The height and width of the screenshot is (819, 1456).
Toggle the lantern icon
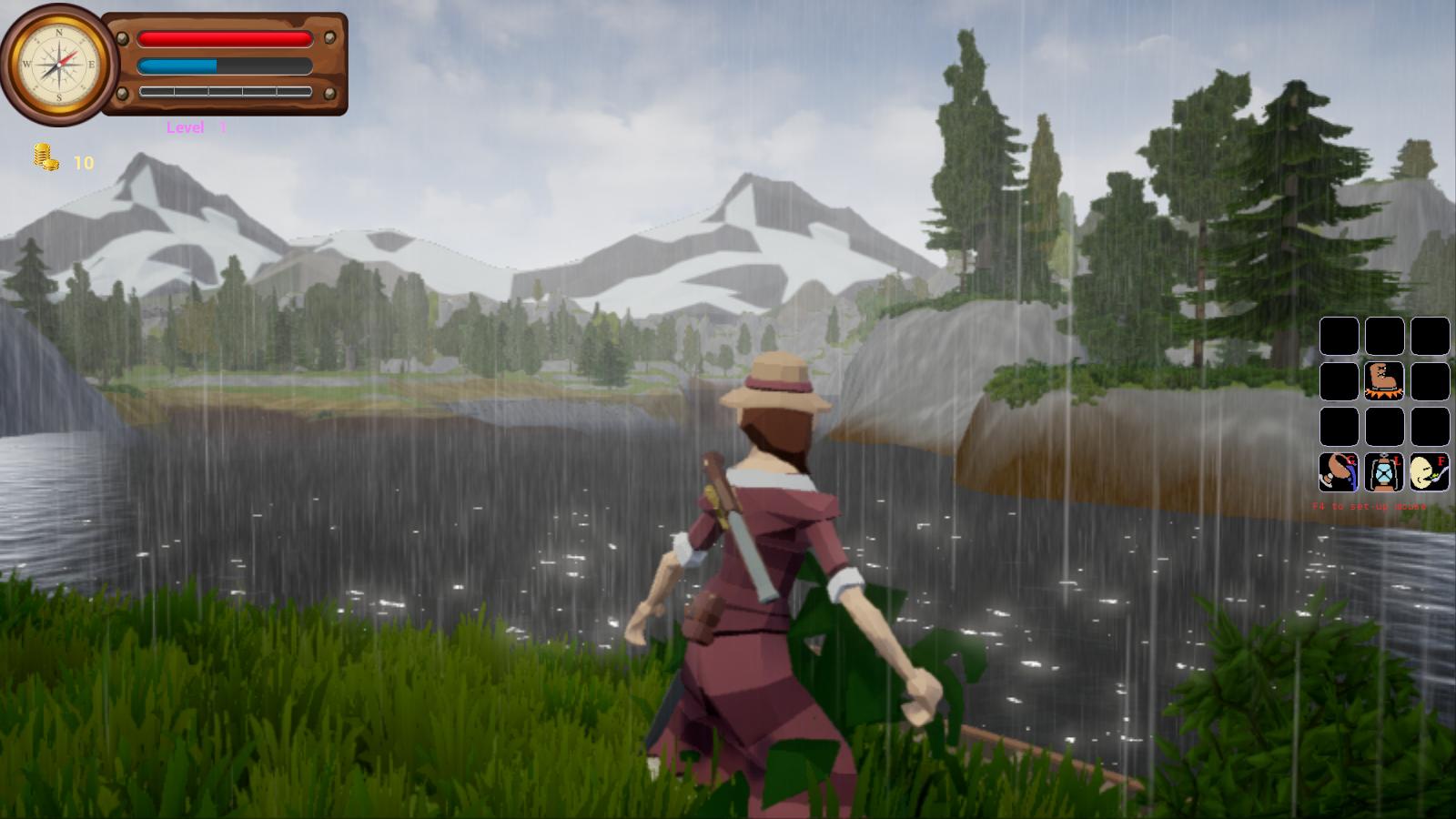(x=1383, y=471)
